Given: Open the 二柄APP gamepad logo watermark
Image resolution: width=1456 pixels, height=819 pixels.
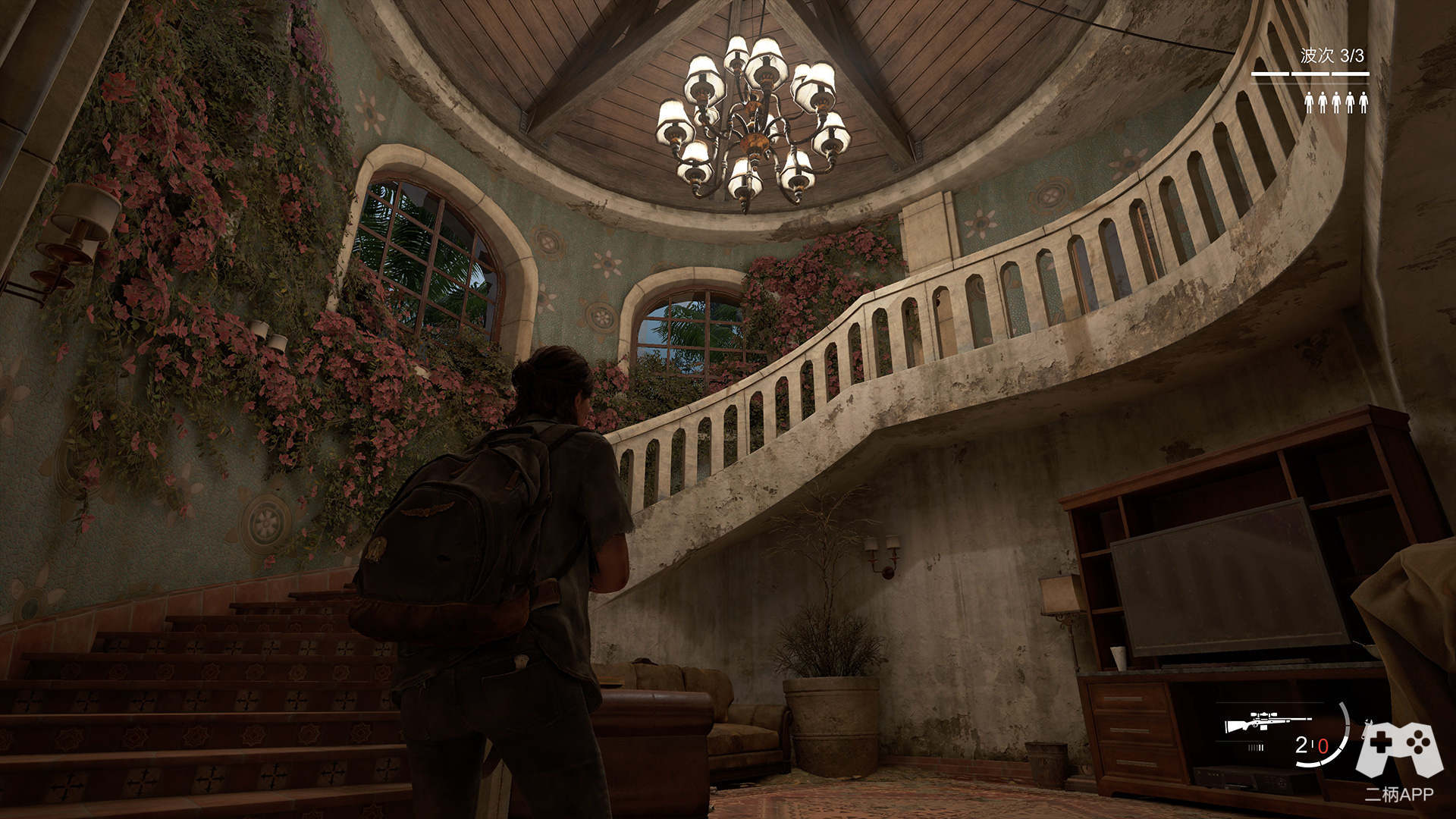Looking at the screenshot, I should (1399, 751).
